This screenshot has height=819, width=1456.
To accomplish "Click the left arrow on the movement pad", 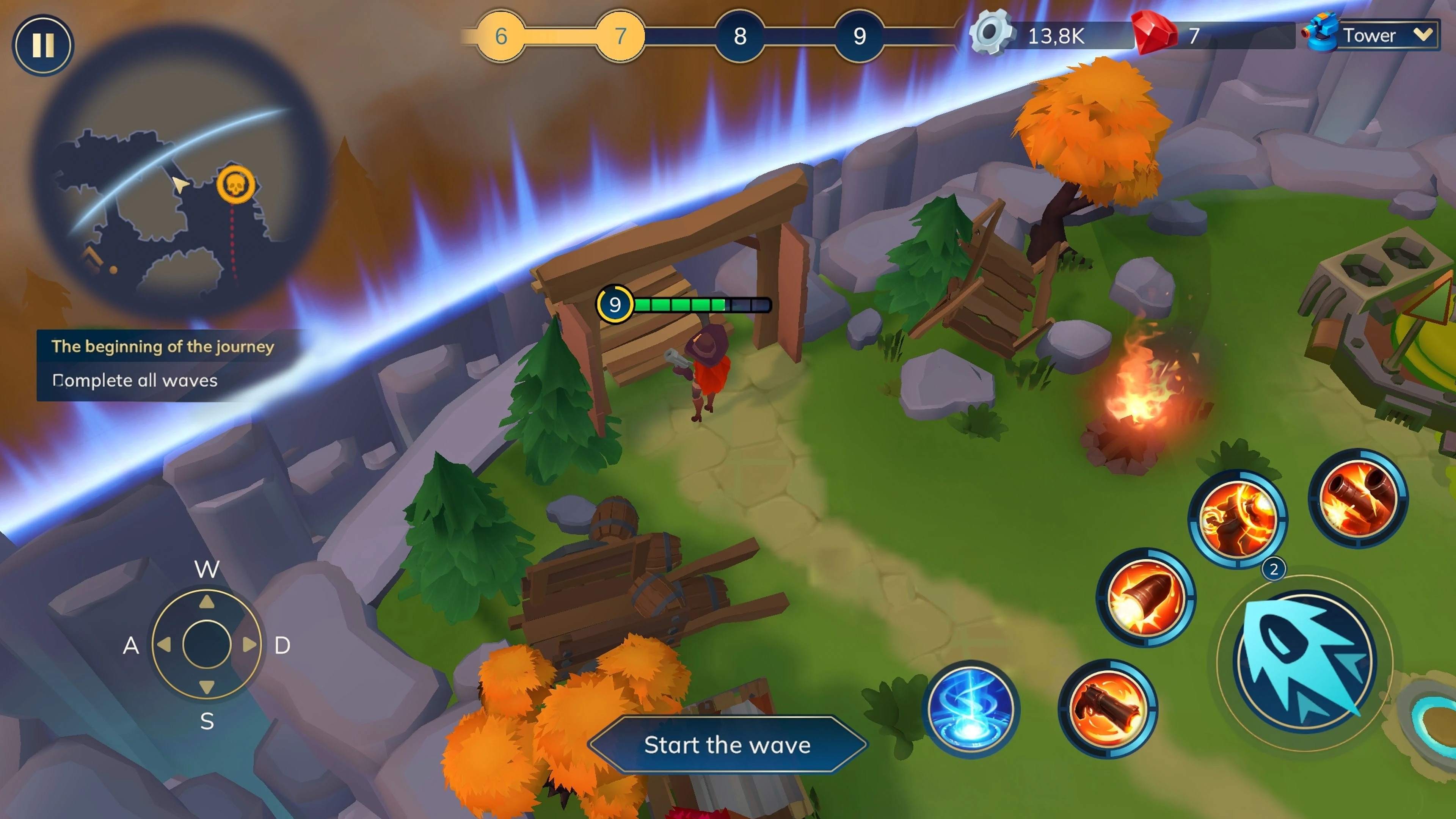I will (164, 644).
